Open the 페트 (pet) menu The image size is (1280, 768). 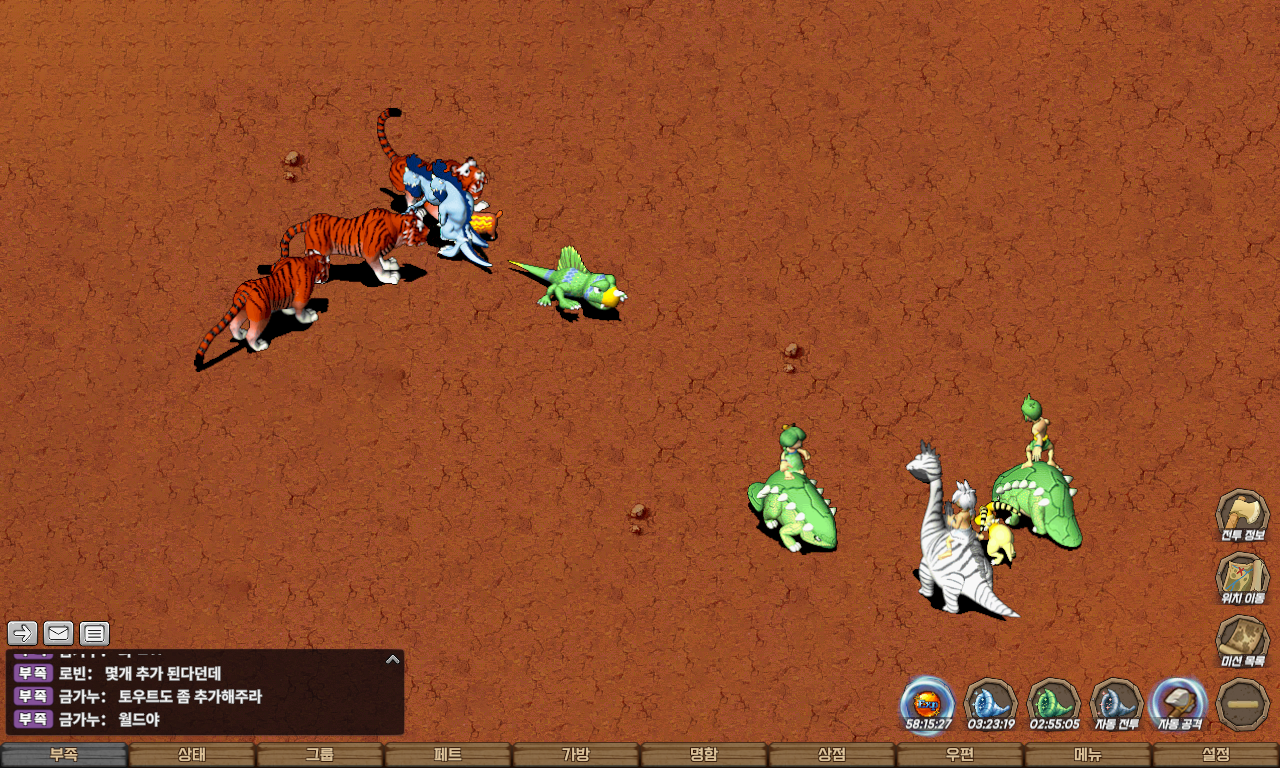448,755
